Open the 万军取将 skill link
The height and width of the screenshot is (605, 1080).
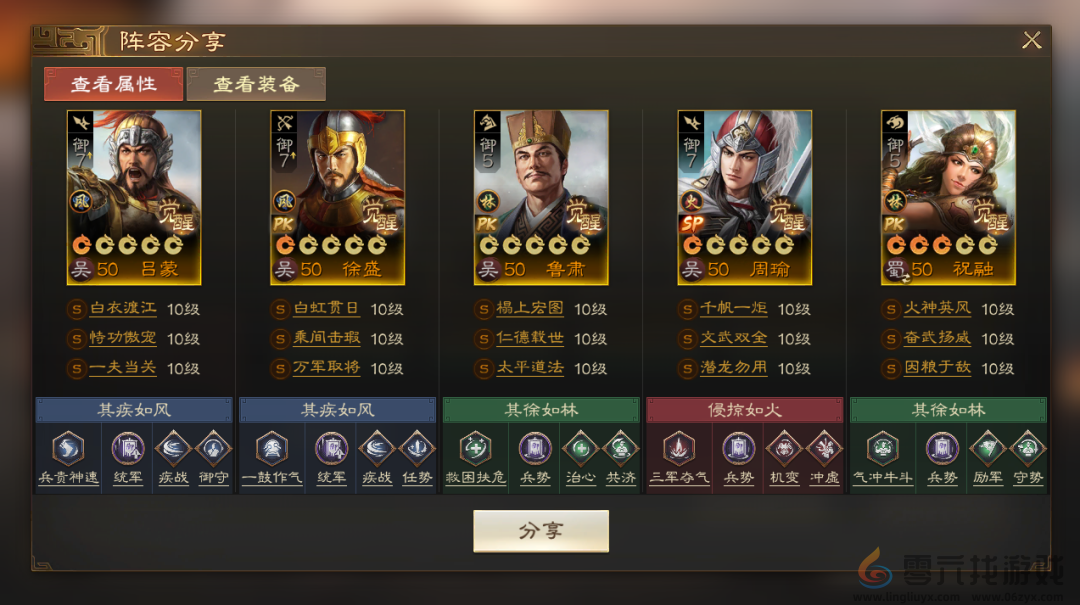[326, 367]
